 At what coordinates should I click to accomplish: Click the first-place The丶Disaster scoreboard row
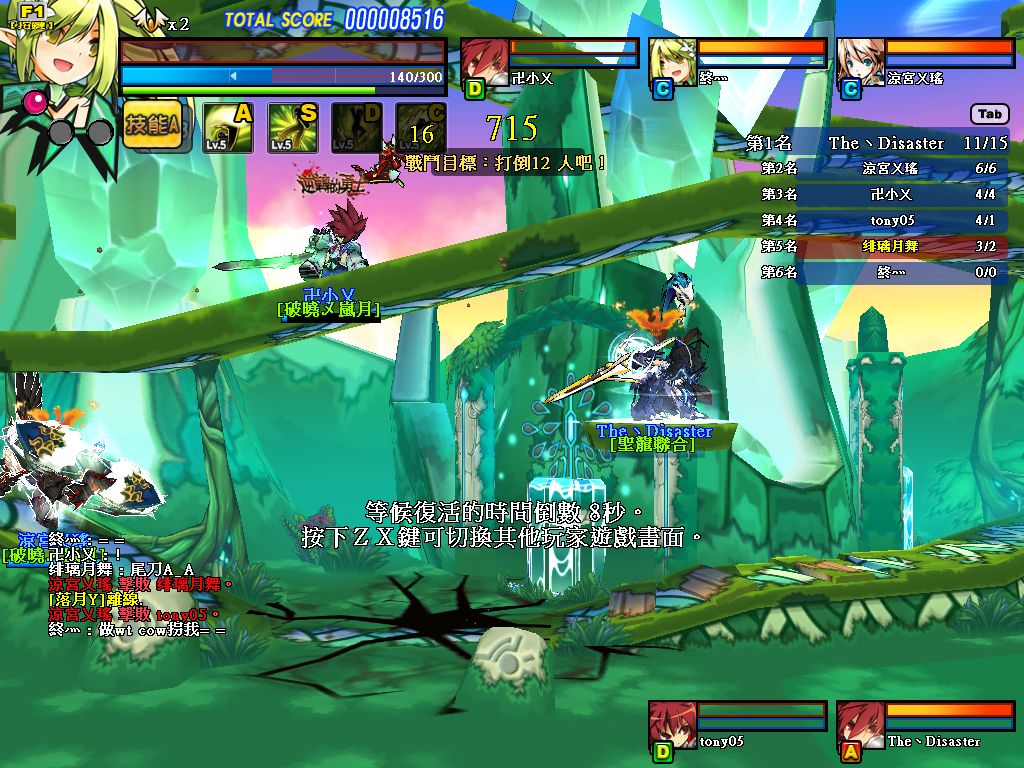880,143
